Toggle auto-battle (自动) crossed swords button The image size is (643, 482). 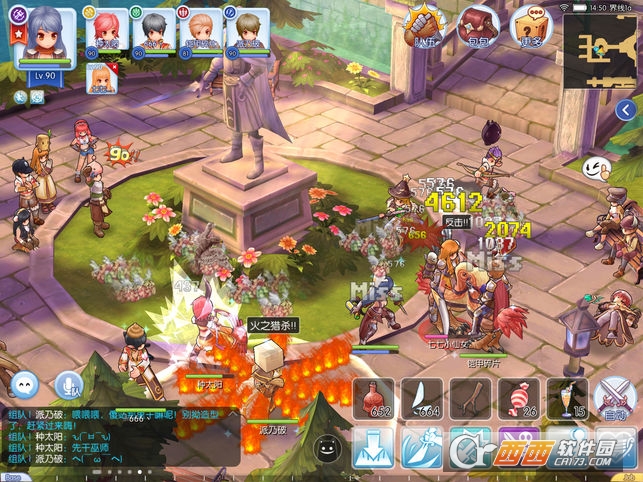[x=613, y=399]
